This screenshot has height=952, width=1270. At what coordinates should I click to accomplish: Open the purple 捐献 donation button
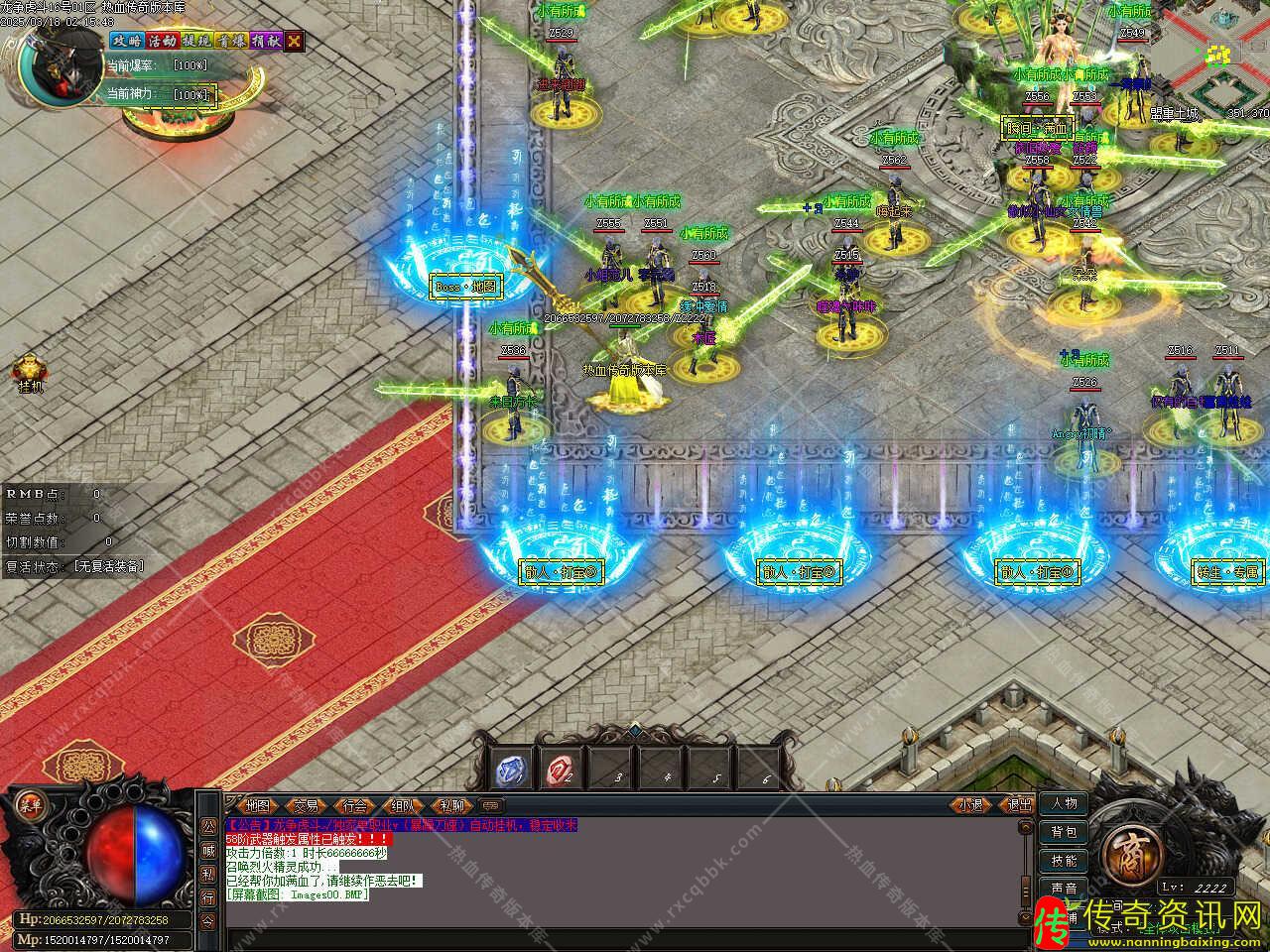tap(266, 41)
